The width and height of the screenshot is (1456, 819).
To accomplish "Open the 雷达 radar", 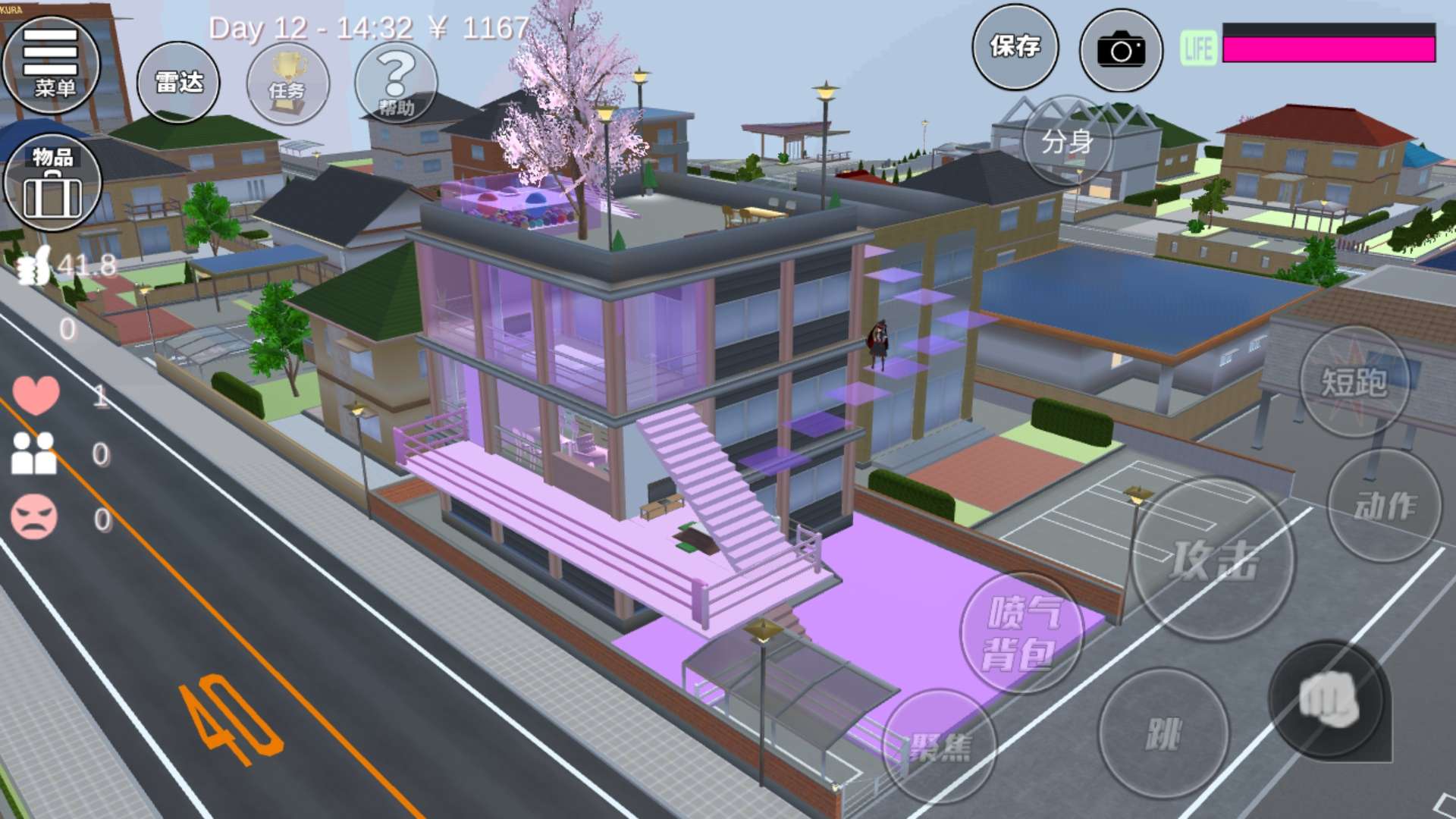I will point(178,83).
